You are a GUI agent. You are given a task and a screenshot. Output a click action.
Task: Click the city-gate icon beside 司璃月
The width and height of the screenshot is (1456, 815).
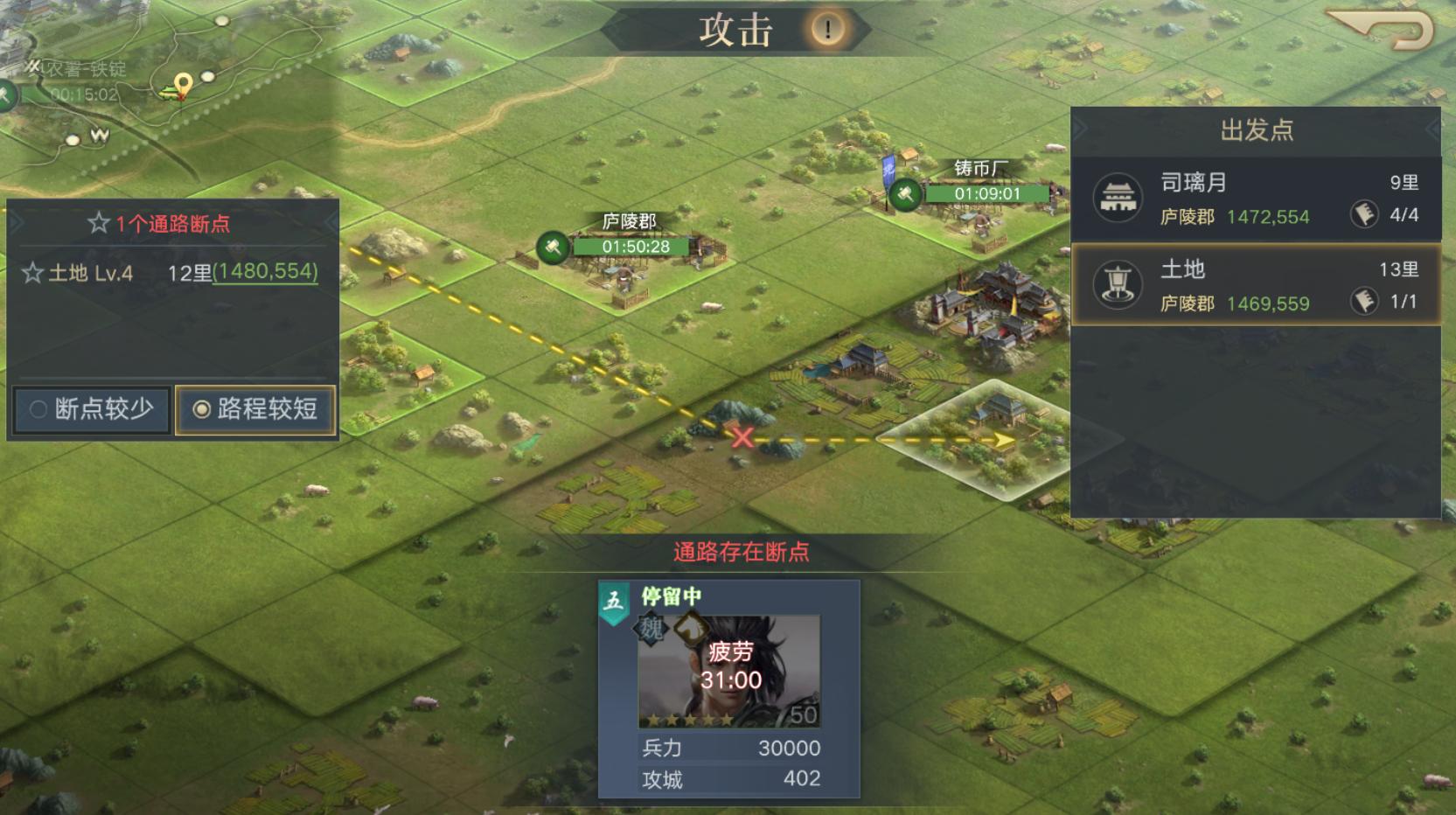point(1116,198)
